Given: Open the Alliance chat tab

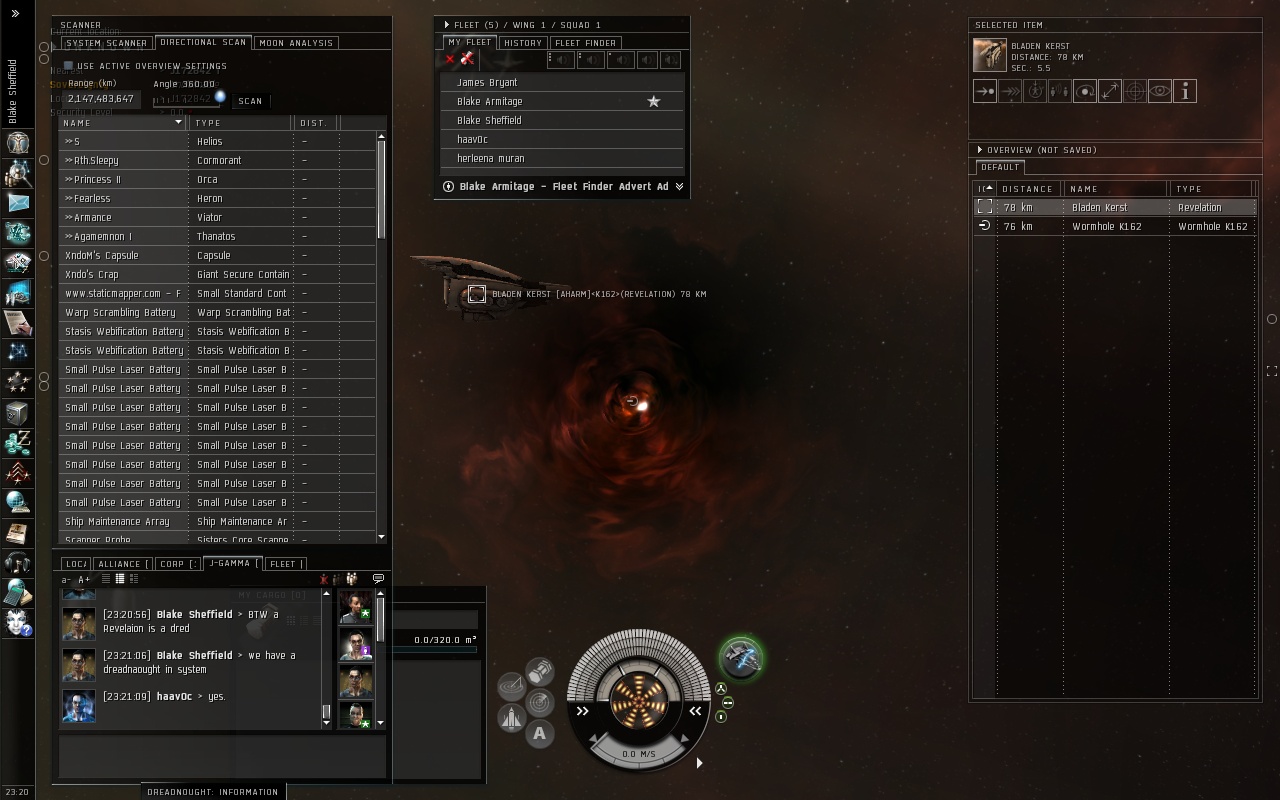Looking at the screenshot, I should click(x=120, y=564).
